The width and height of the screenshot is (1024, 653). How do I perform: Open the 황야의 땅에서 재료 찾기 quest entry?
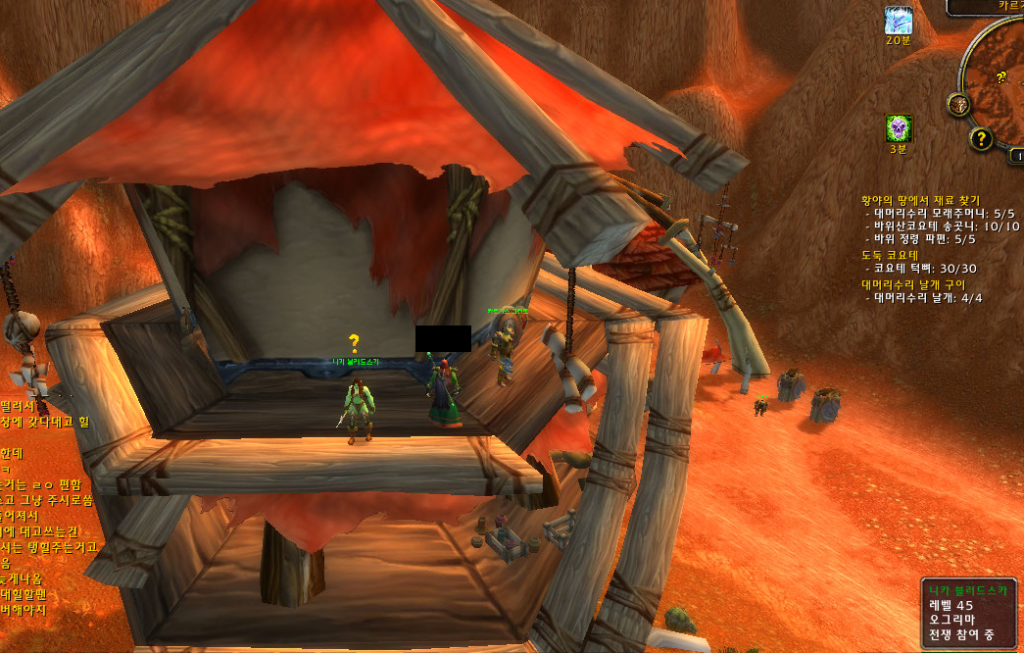pyautogui.click(x=920, y=200)
